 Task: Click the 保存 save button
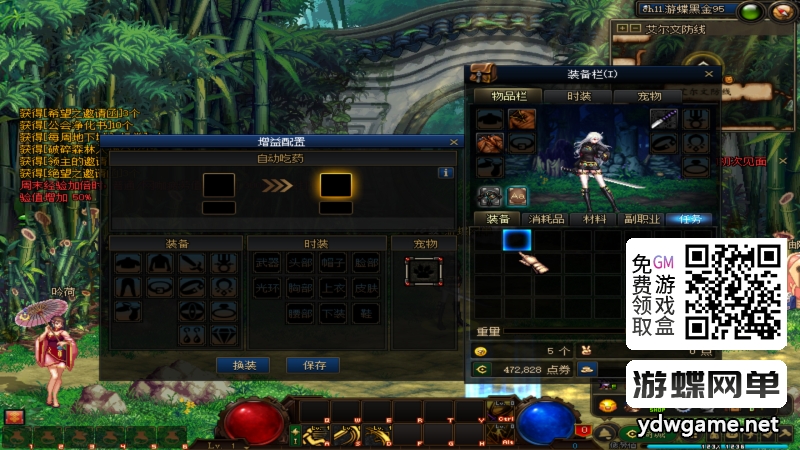(x=313, y=365)
